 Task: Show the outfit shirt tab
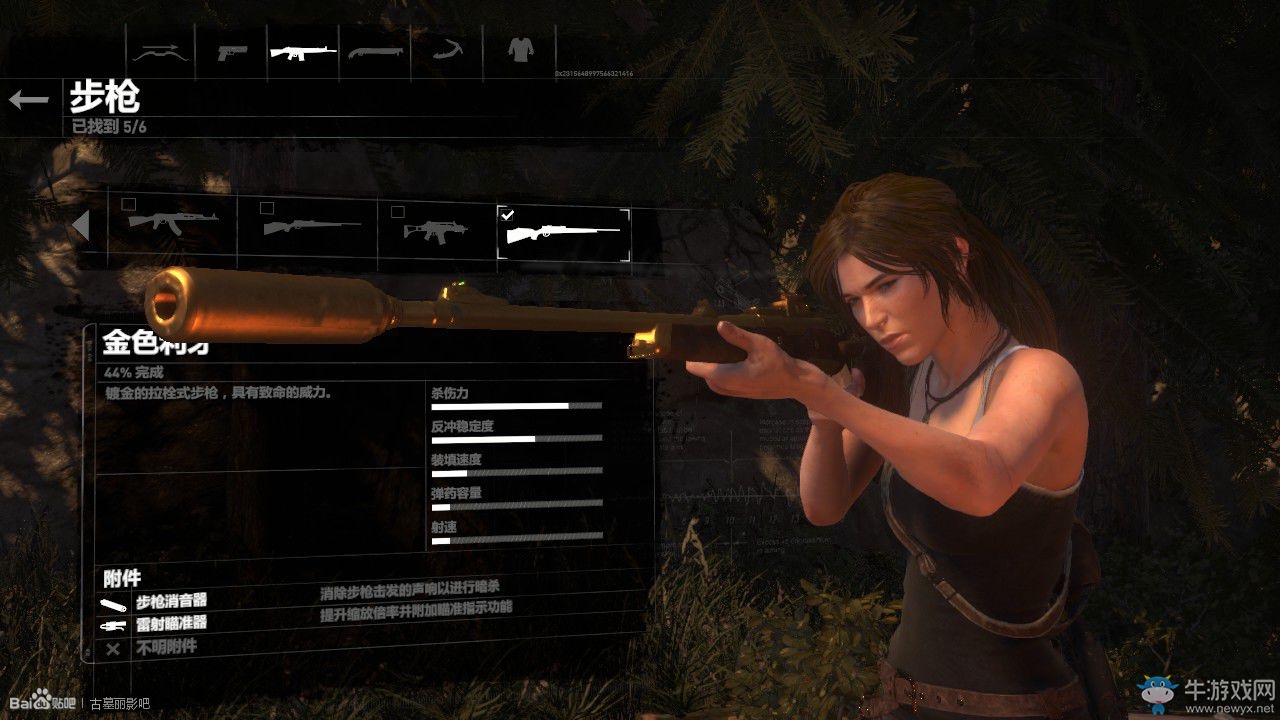(518, 48)
